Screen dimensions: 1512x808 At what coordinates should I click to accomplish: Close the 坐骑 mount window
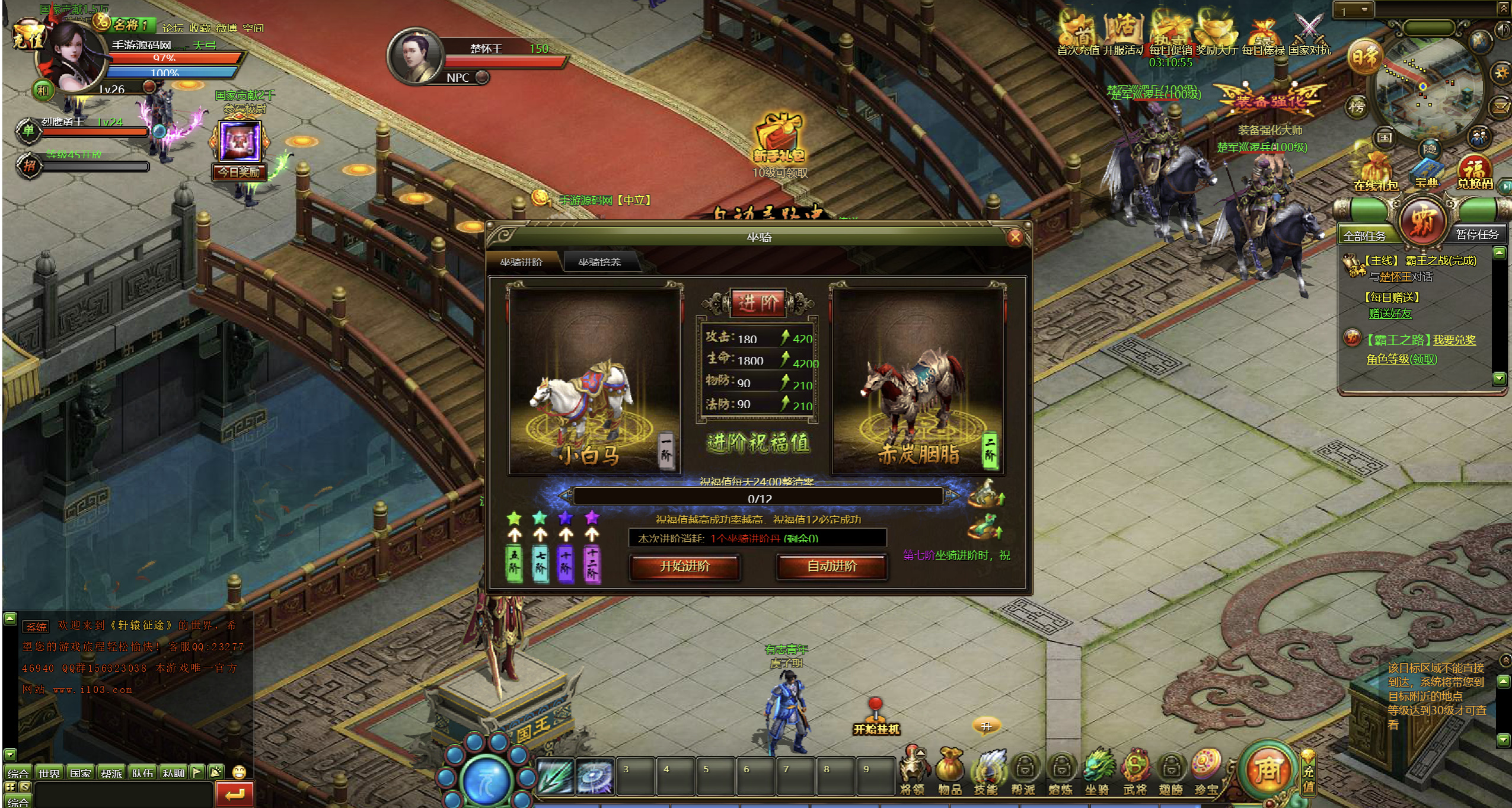(1015, 238)
